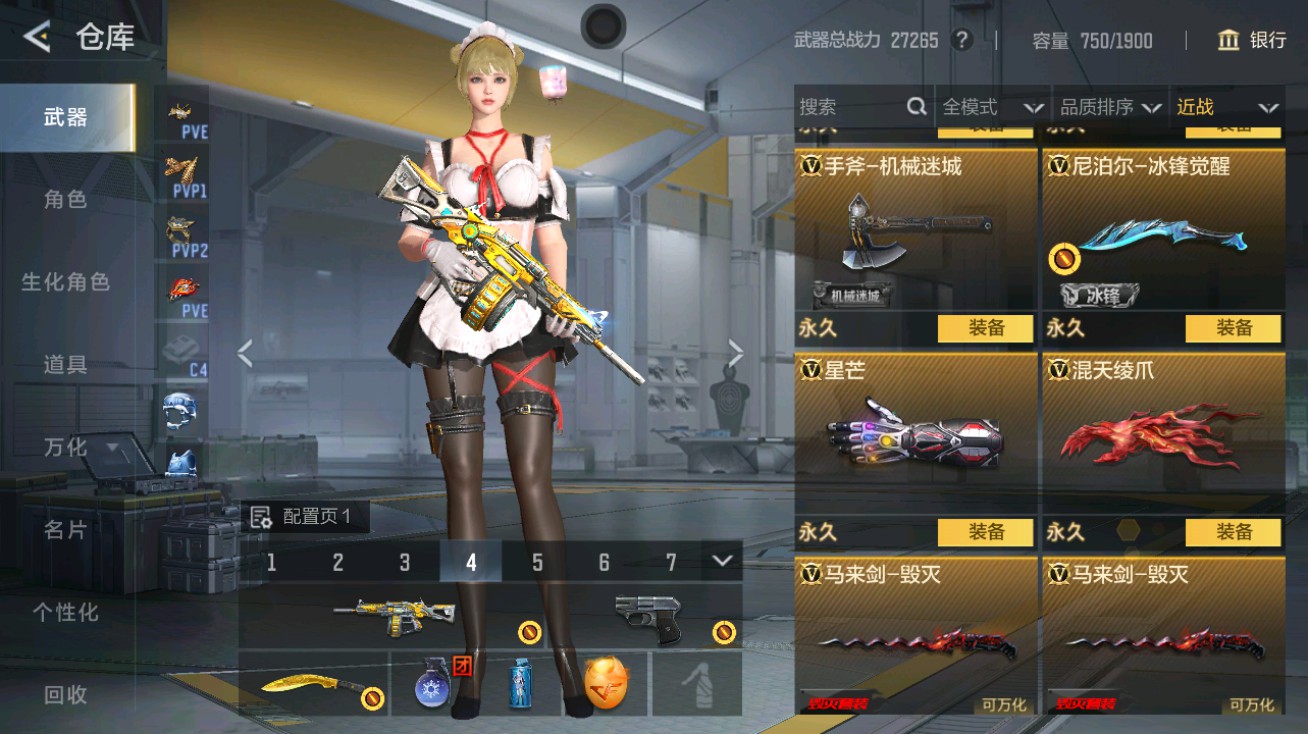
Task: Click the search magnifier icon
Action: click(x=915, y=106)
